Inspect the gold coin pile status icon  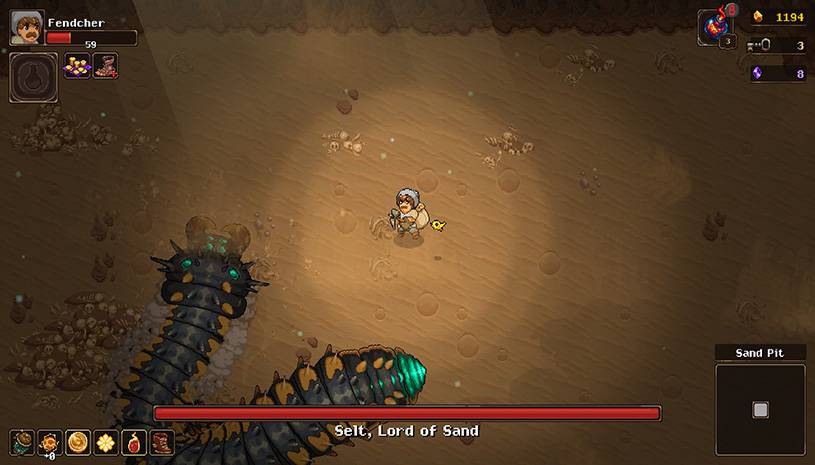[77, 66]
